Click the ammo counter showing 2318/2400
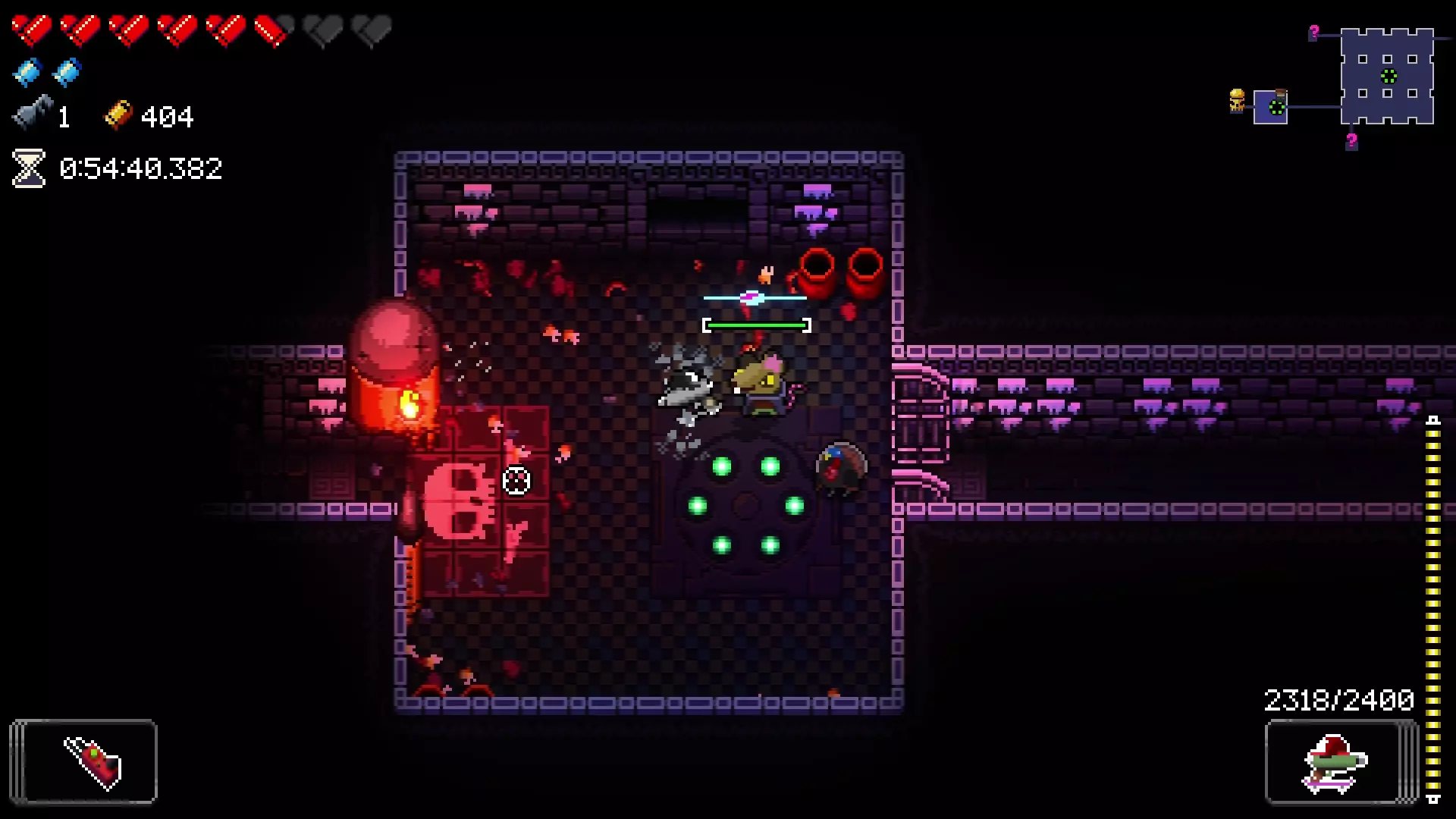This screenshot has width=1456, height=819. click(x=1339, y=699)
